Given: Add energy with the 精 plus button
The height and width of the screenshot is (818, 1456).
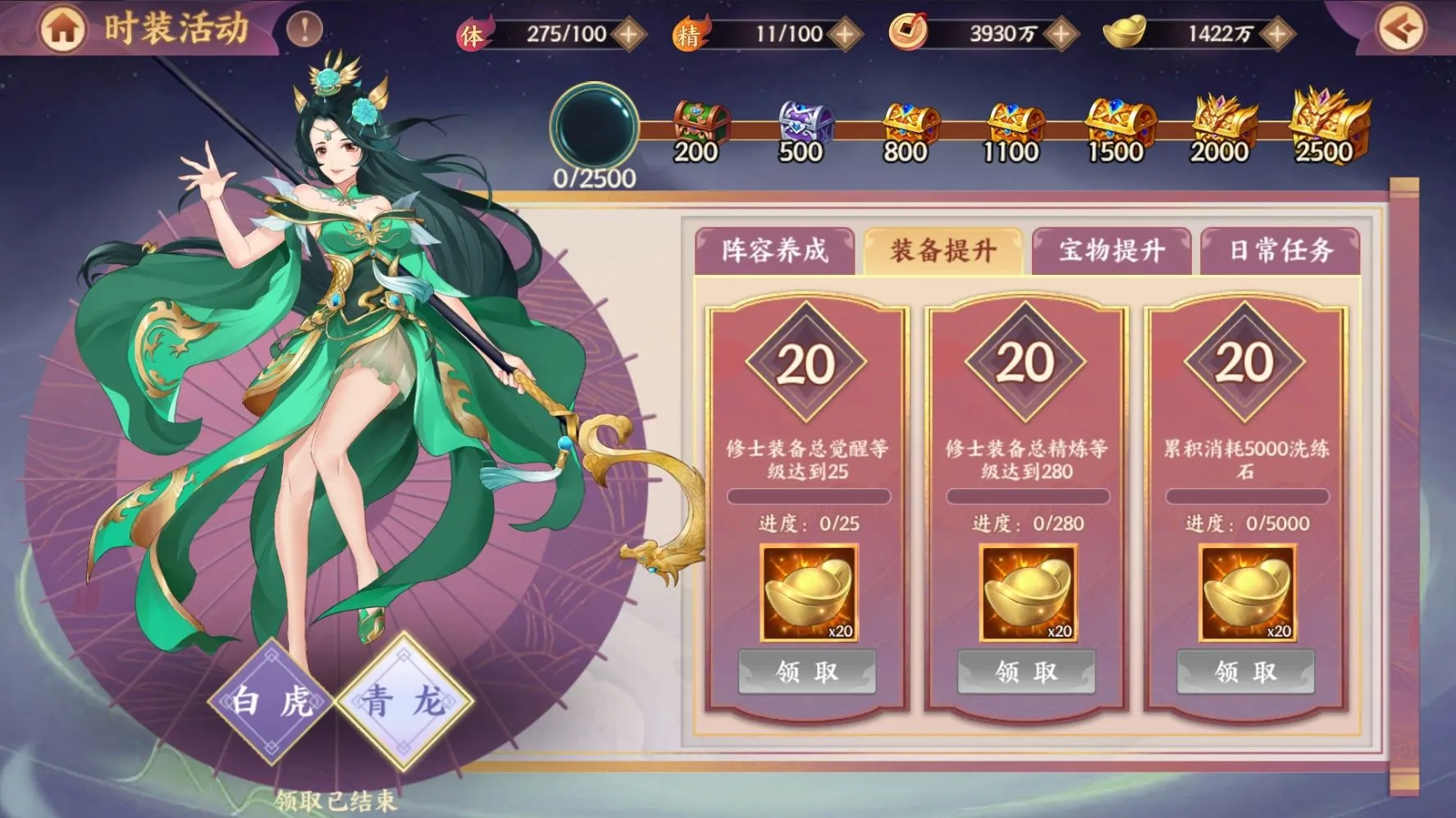Looking at the screenshot, I should pyautogui.click(x=844, y=34).
